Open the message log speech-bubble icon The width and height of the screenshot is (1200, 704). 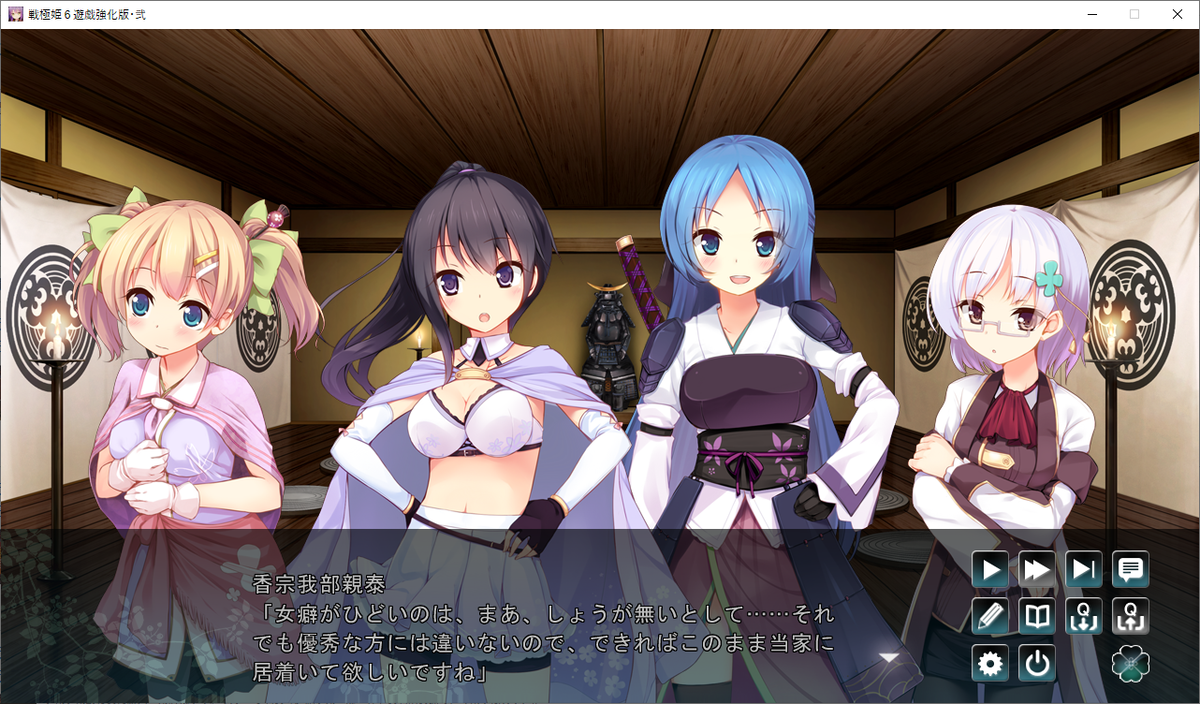(1131, 570)
